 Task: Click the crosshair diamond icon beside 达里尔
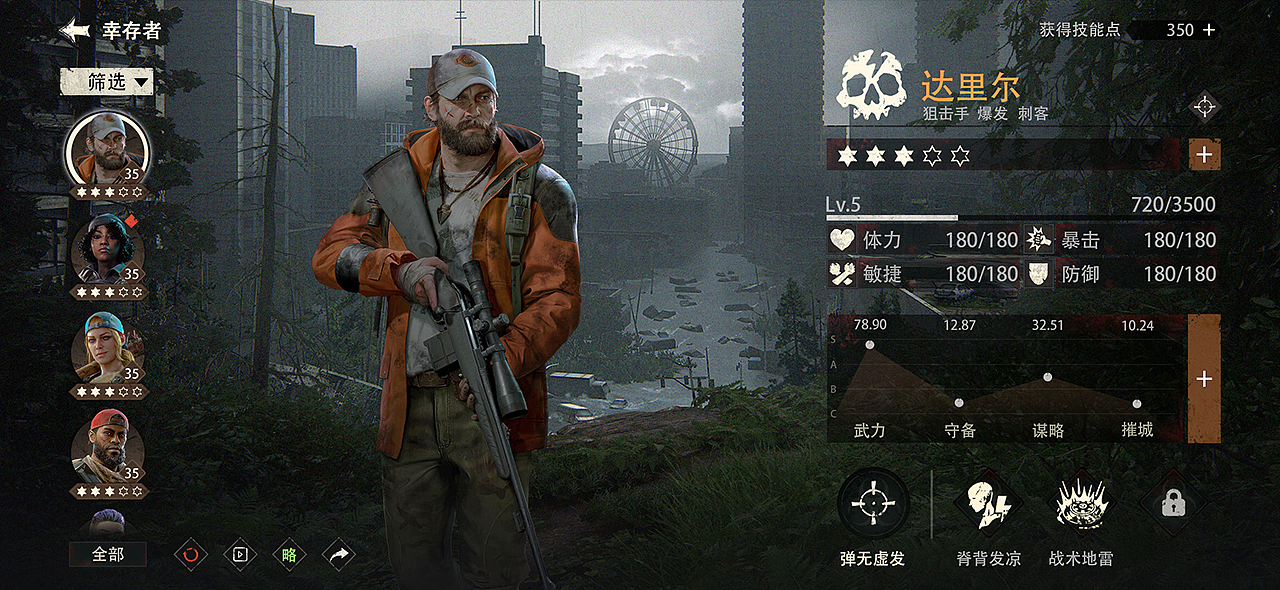coord(1204,106)
